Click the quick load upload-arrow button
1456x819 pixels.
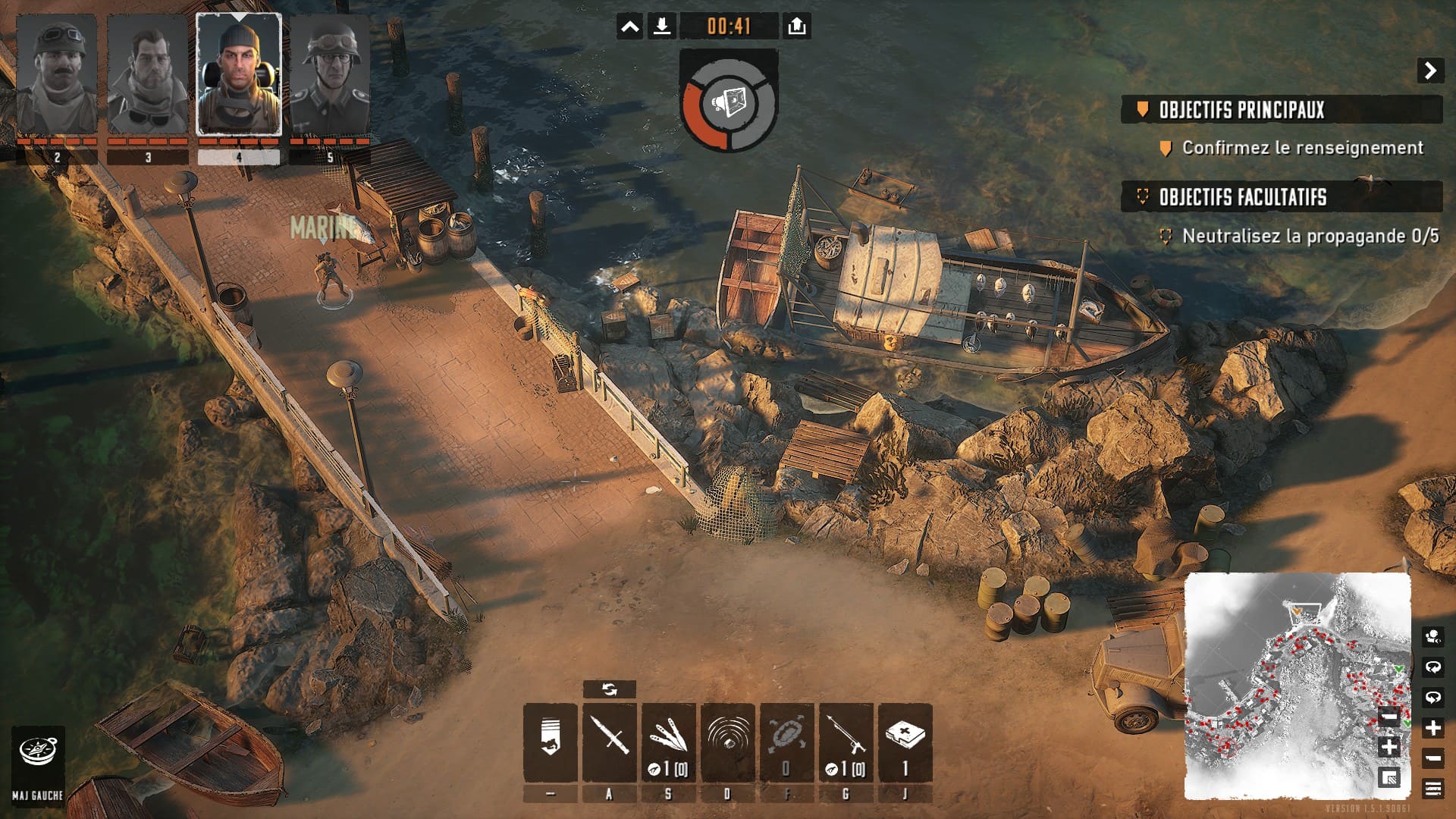(x=796, y=27)
